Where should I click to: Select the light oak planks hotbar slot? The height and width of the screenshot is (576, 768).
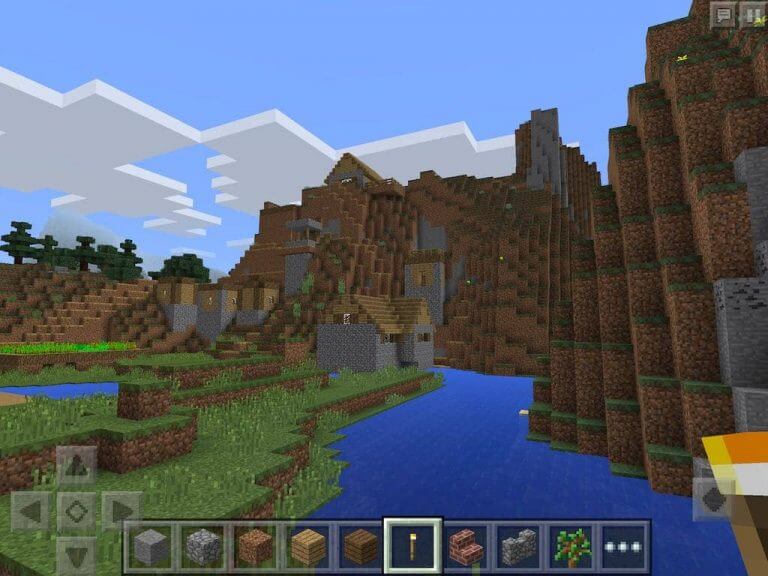(x=308, y=546)
